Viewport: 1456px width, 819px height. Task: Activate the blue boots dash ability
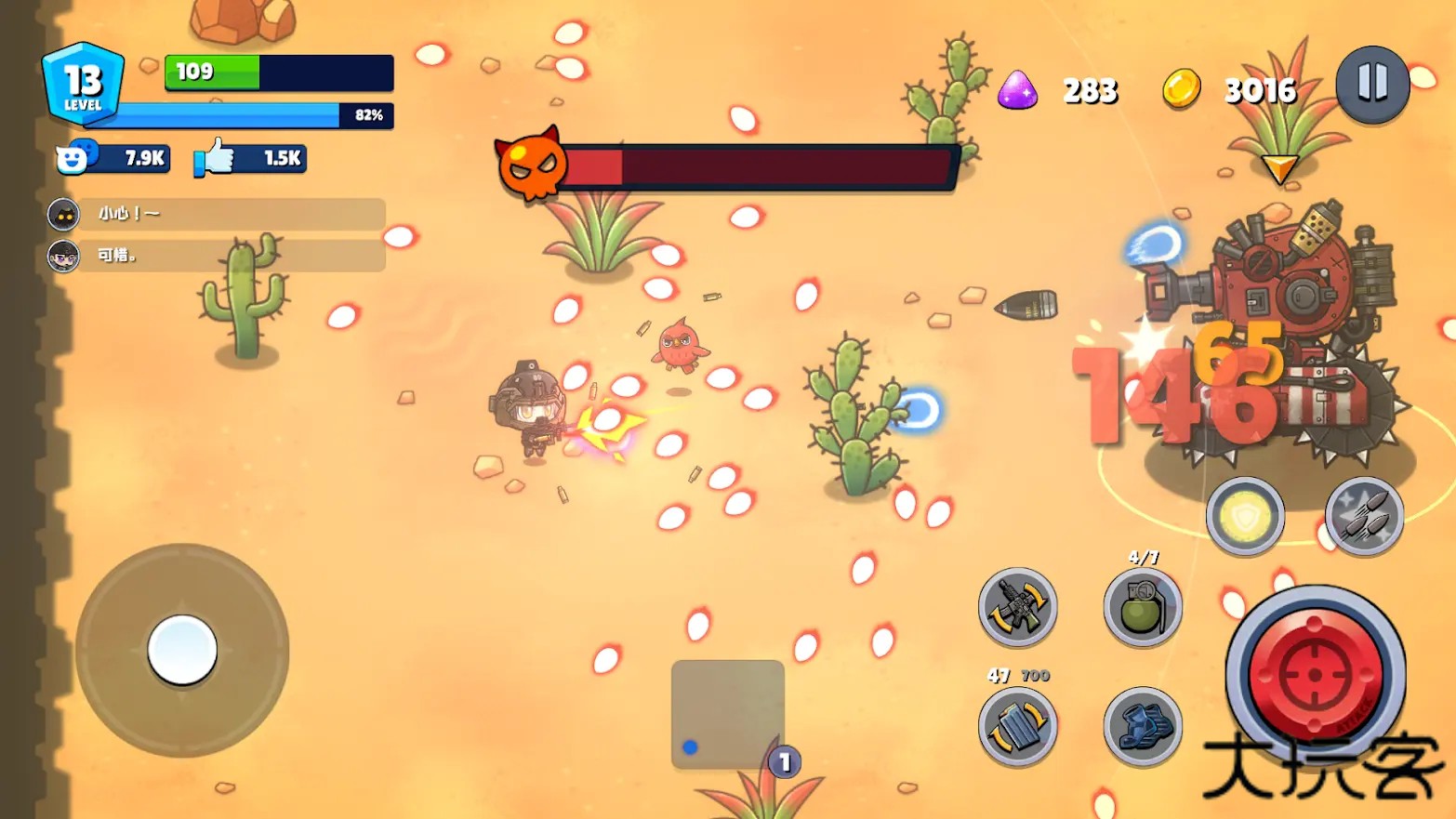coord(1142,726)
